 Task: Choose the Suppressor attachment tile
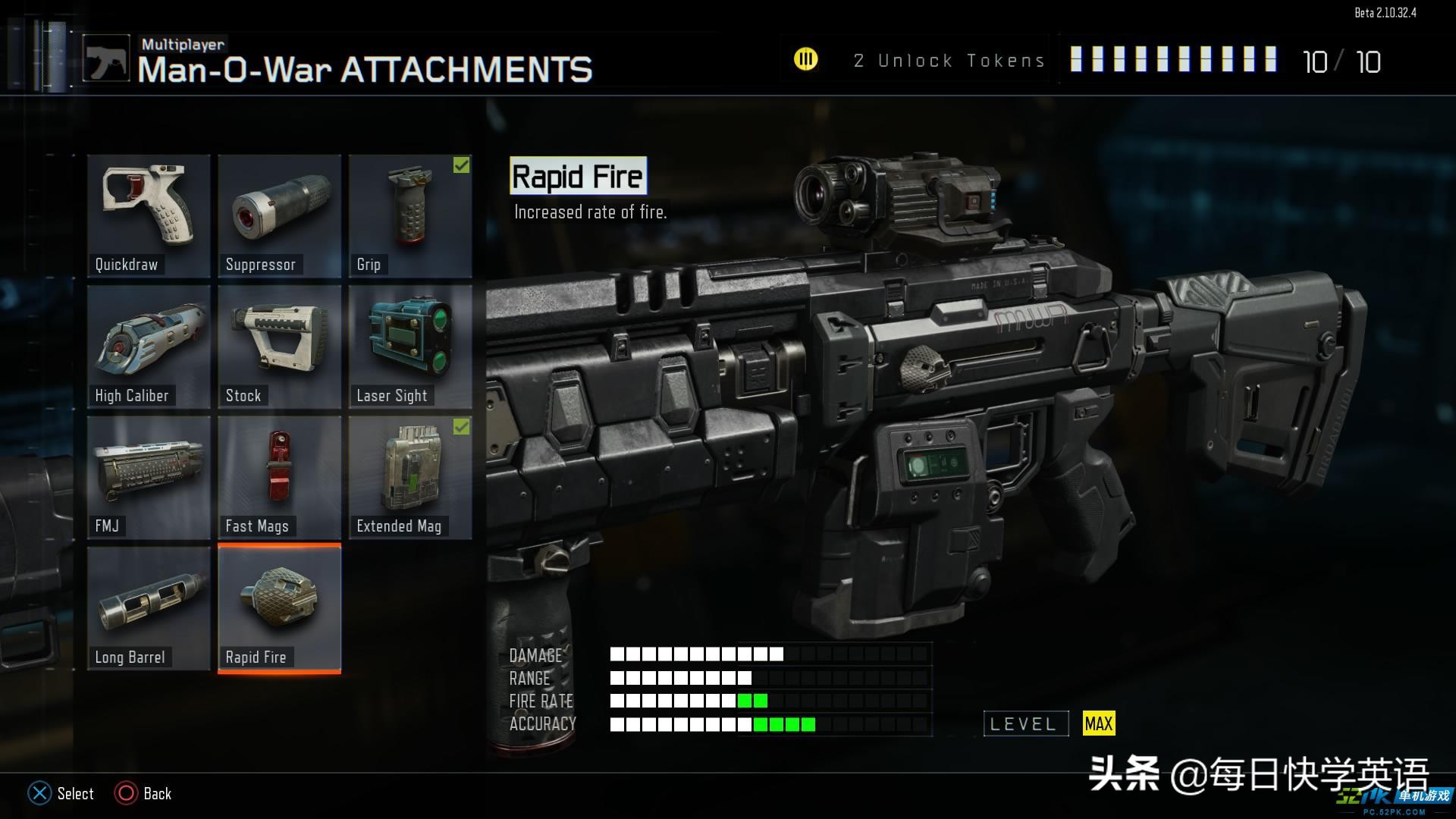point(279,215)
